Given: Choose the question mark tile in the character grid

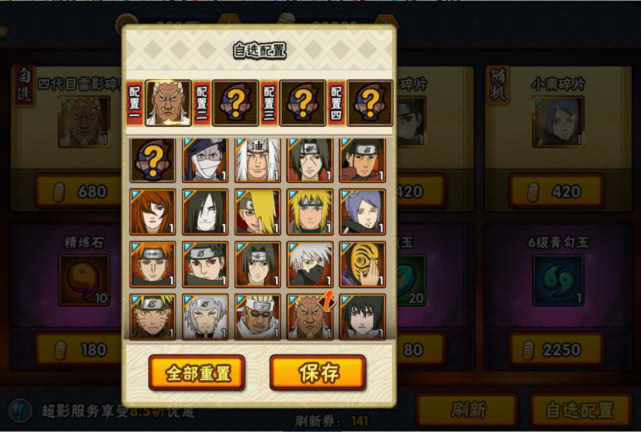Looking at the screenshot, I should [x=153, y=159].
